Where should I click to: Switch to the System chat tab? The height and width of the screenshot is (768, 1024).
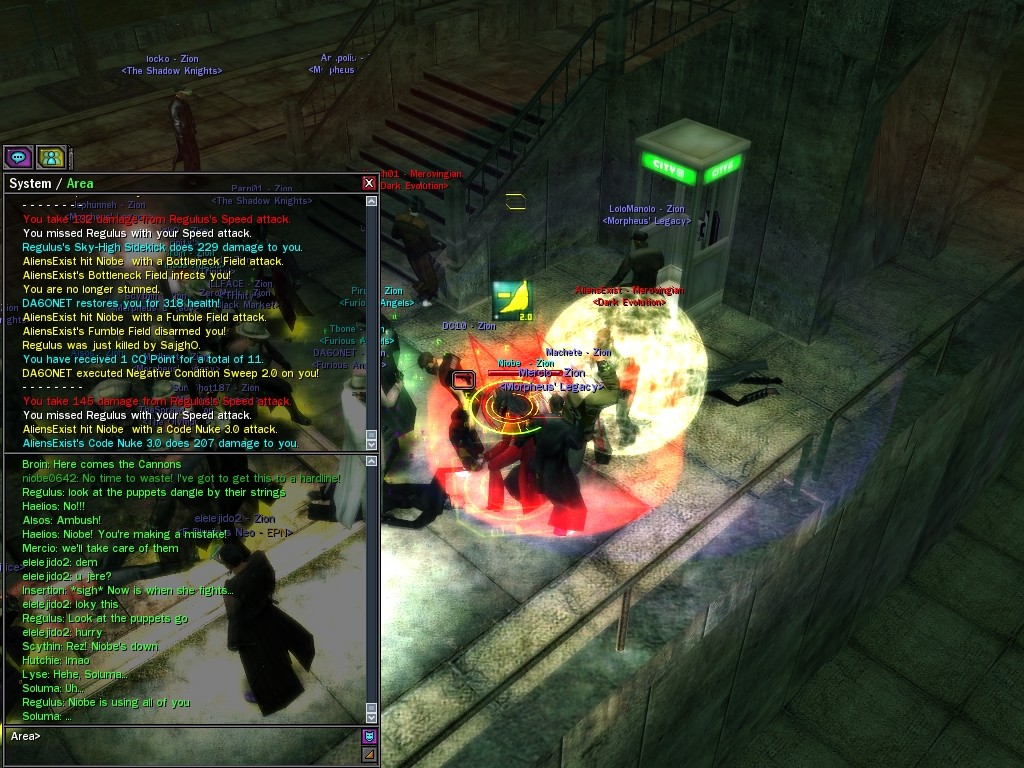point(29,183)
